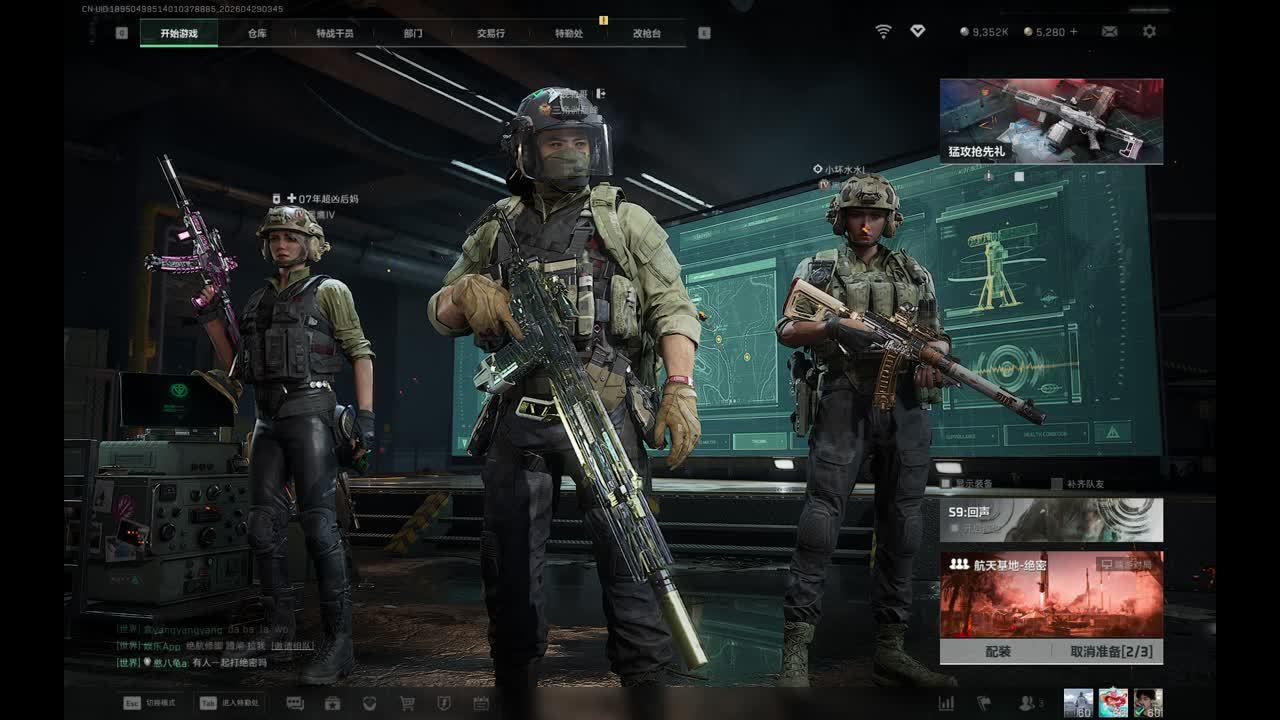Open the S9:回声 season banner
This screenshot has width=1280, height=720.
coord(1051,520)
